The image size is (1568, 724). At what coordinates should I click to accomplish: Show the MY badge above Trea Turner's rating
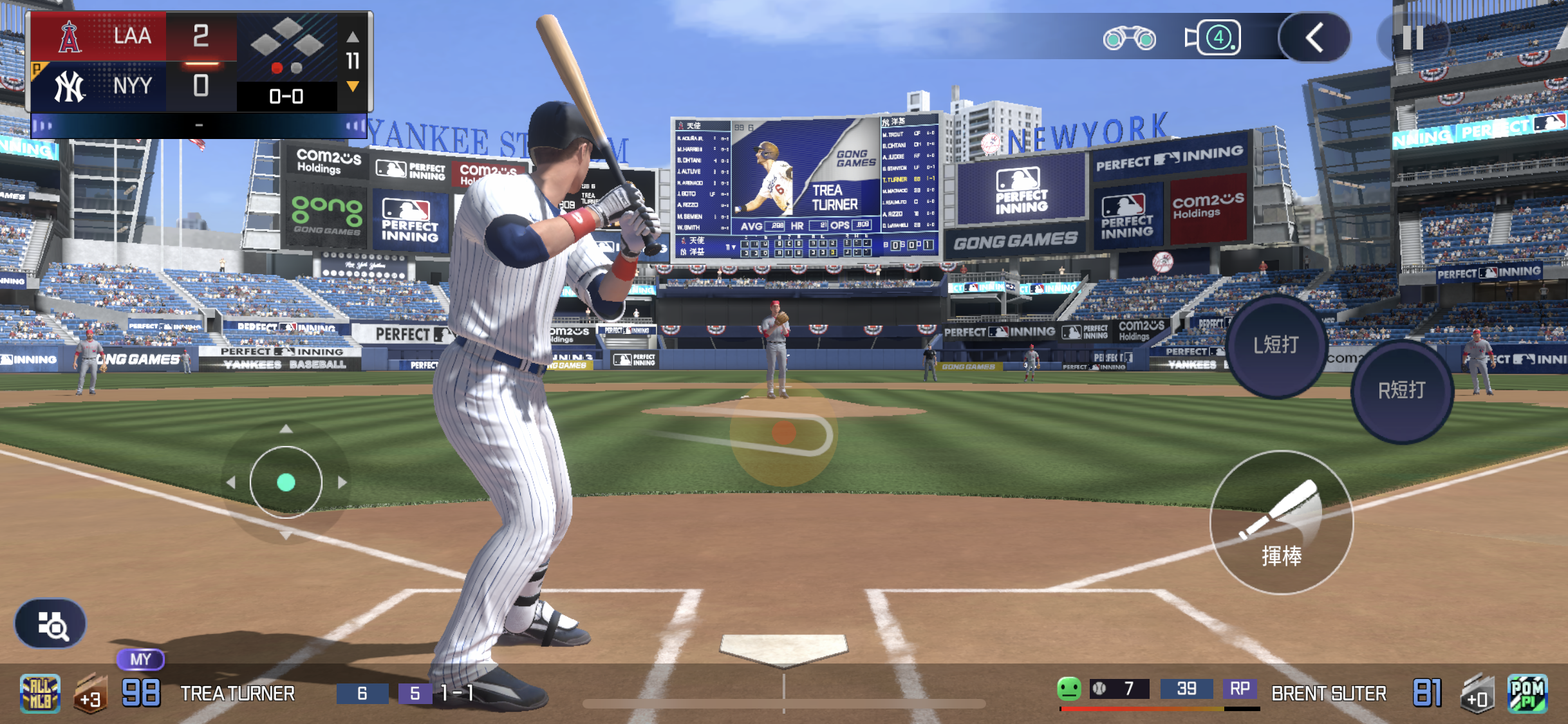coord(140,659)
